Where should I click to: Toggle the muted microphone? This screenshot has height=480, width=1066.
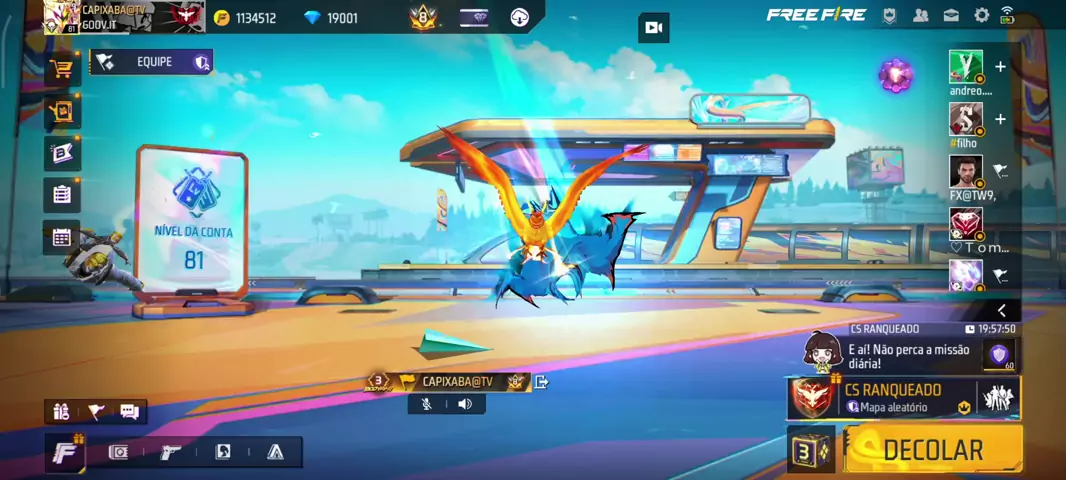[x=427, y=404]
